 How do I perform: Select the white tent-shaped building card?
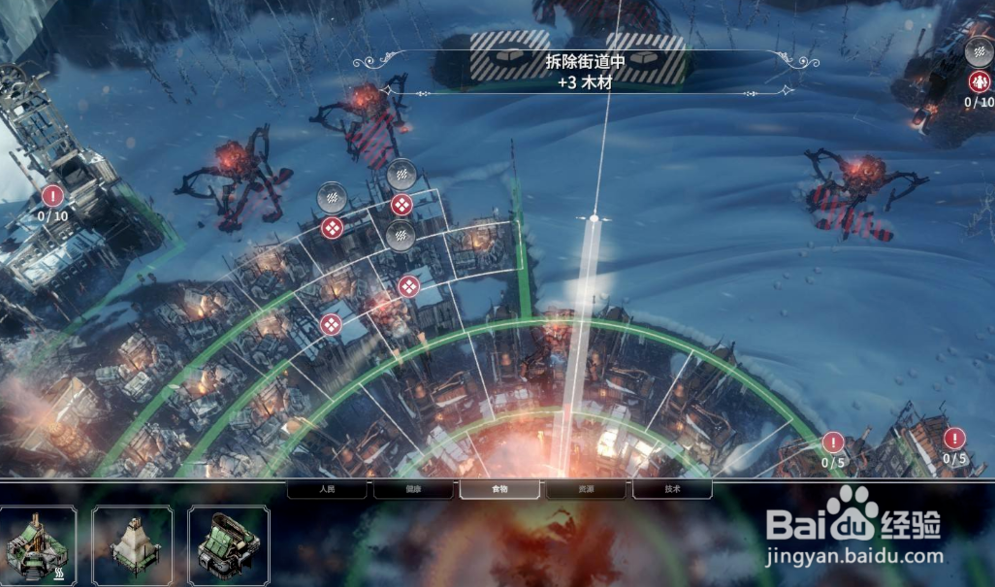(x=132, y=545)
